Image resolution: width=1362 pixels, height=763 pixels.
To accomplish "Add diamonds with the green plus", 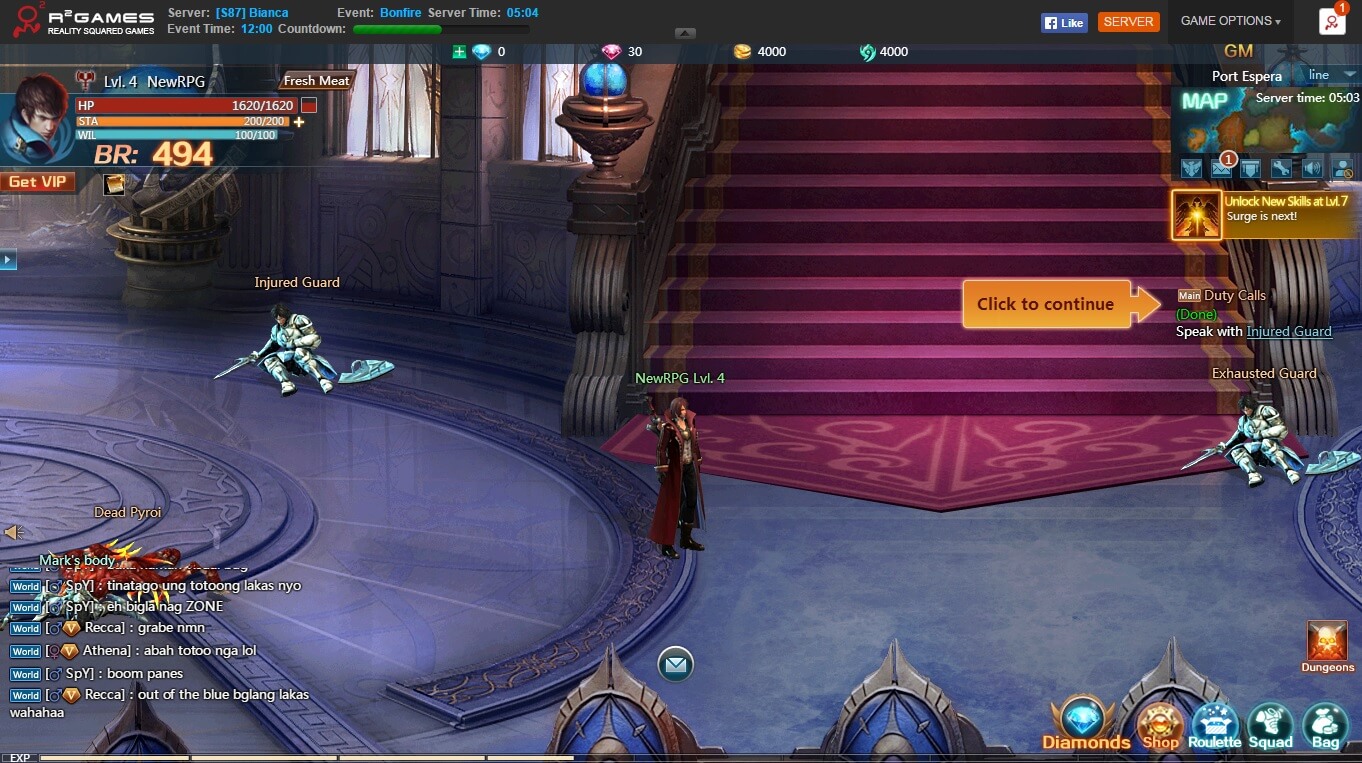I will point(459,52).
